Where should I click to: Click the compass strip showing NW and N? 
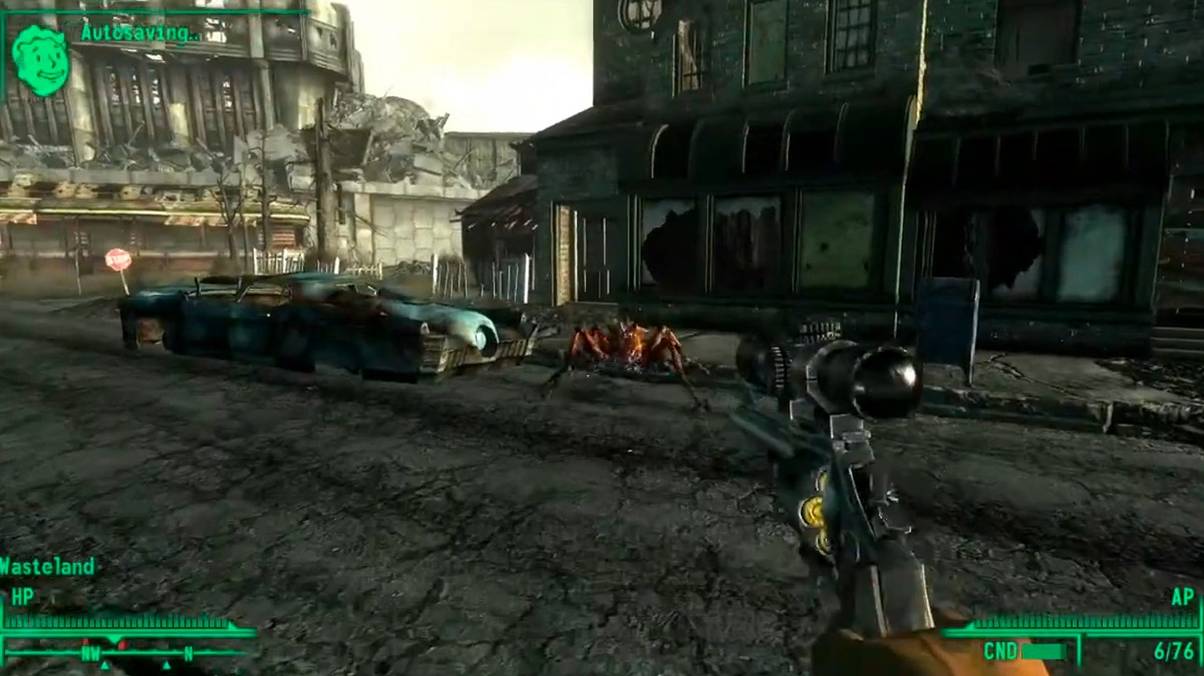(x=128, y=653)
